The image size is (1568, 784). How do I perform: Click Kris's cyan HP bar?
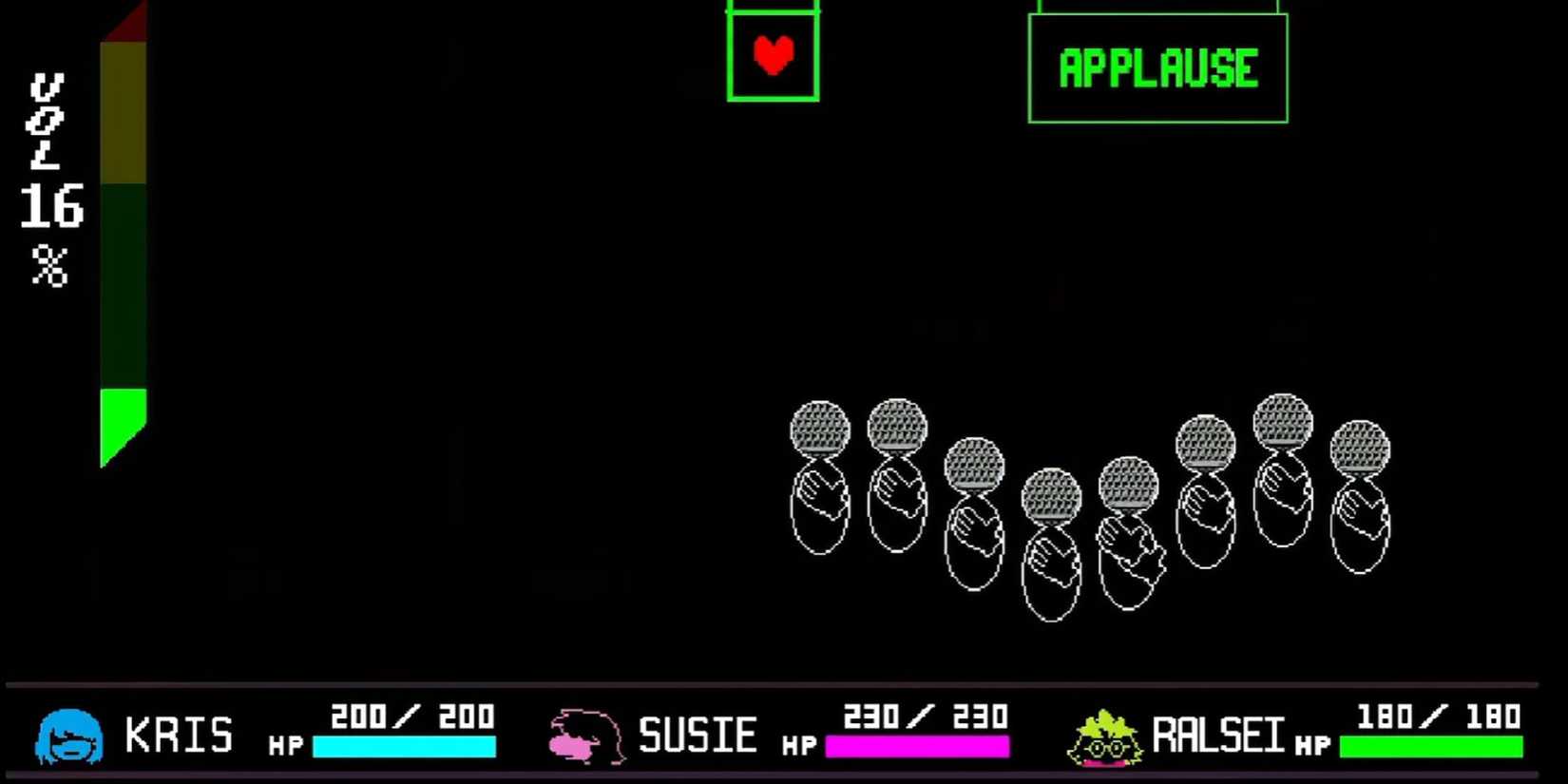pos(404,746)
